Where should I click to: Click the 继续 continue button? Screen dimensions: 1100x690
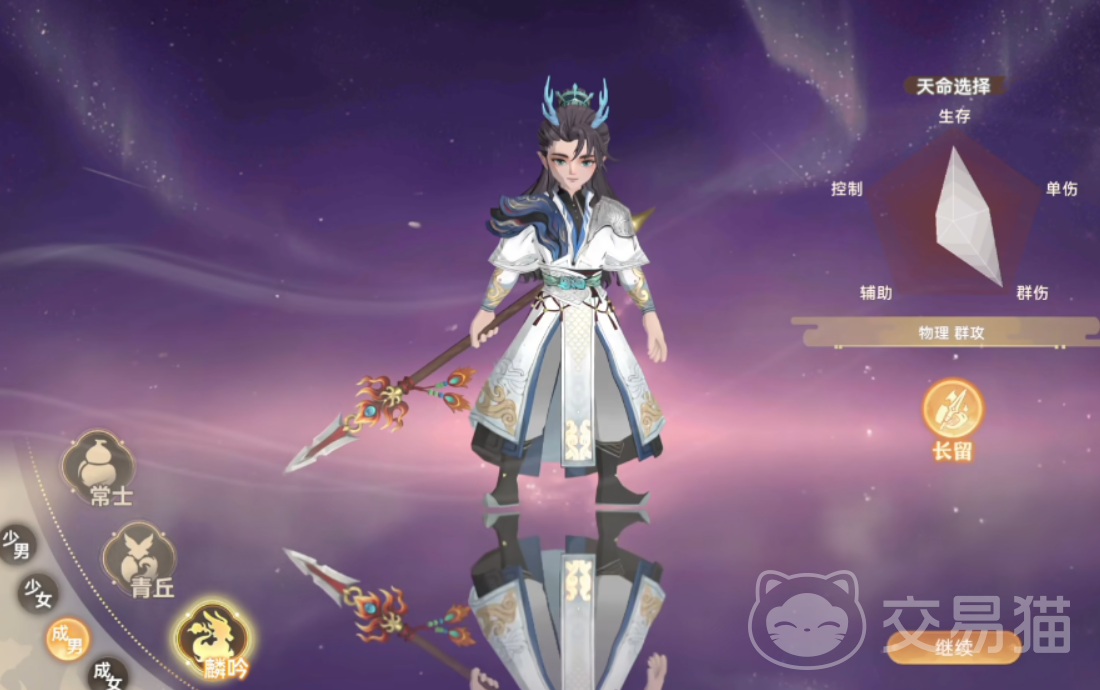click(x=954, y=647)
